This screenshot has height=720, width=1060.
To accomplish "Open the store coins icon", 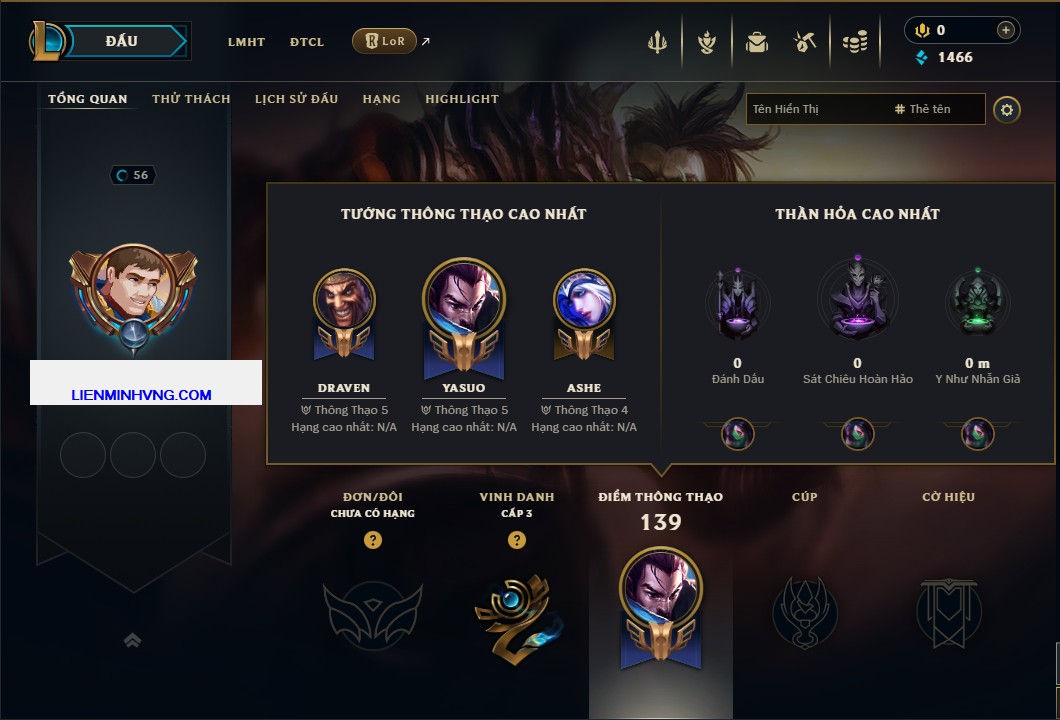I will point(854,42).
